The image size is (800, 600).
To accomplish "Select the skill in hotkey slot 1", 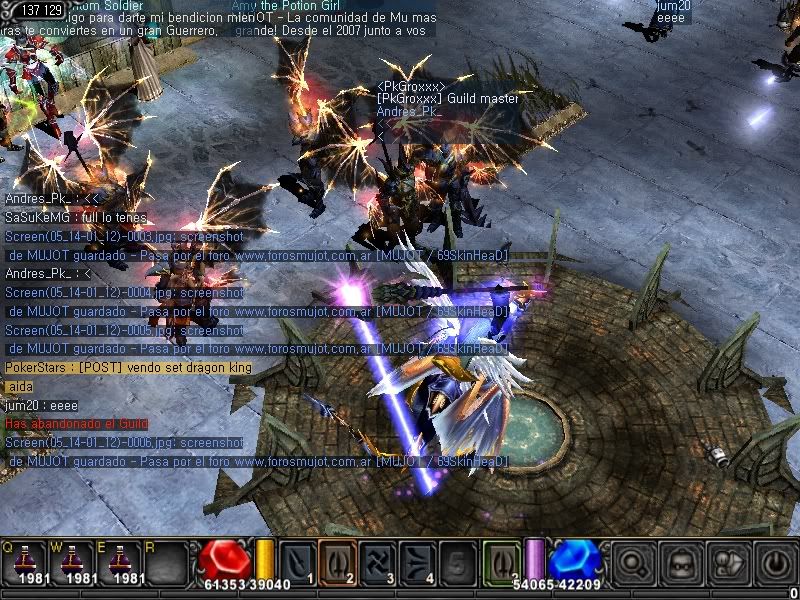I will 297,561.
